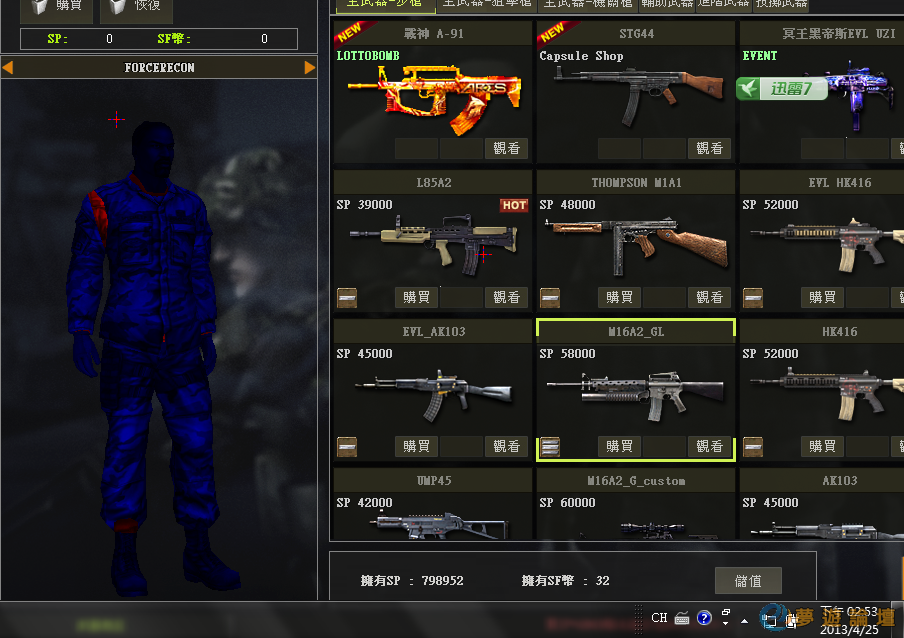Preview the M16A2_GL with 觀看
The image size is (904, 638).
coord(709,446)
